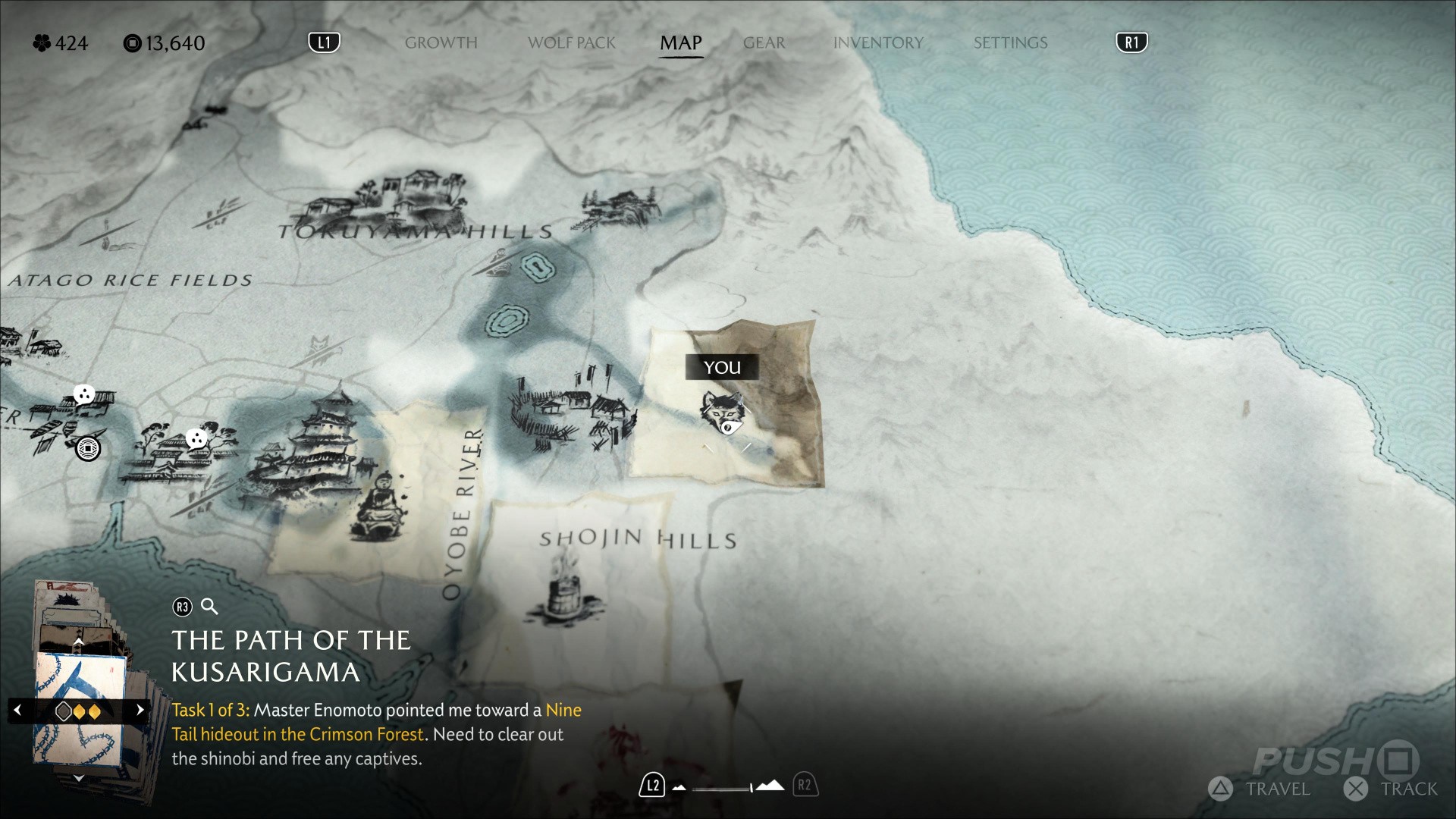Show the previous quest card
This screenshot has height=819, width=1456.
(x=18, y=711)
